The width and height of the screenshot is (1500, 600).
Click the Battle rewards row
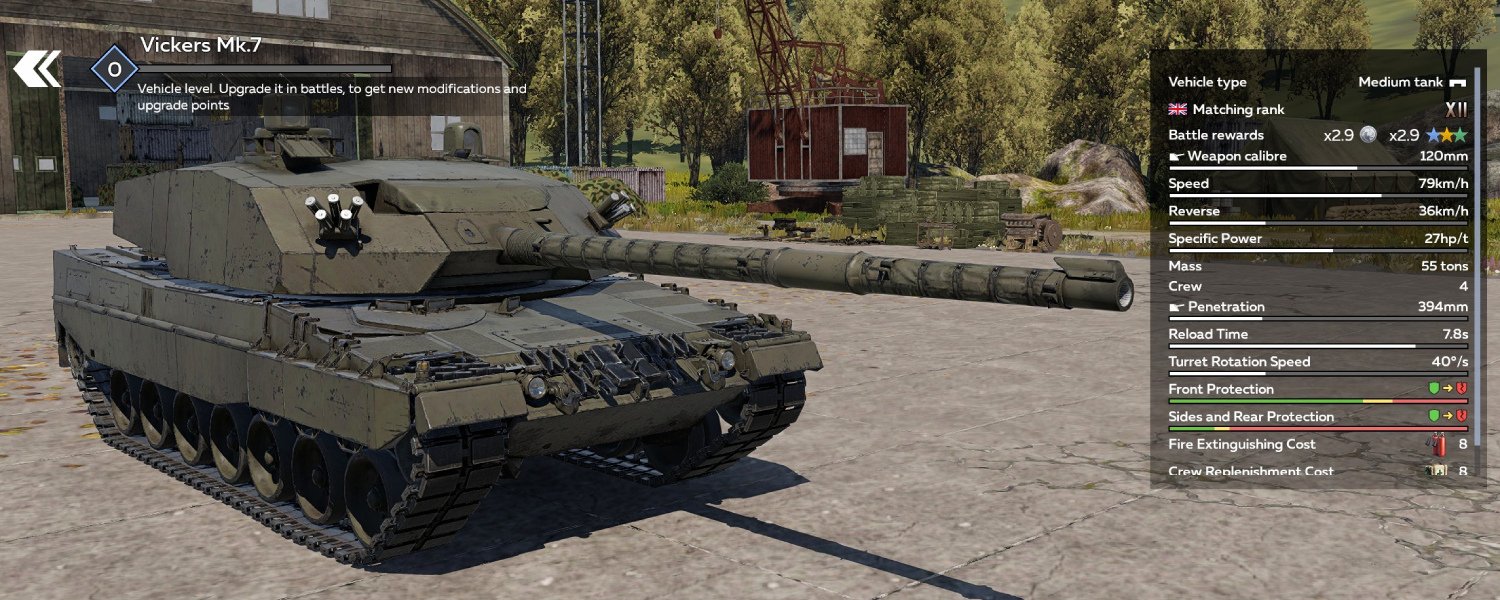pos(1316,135)
